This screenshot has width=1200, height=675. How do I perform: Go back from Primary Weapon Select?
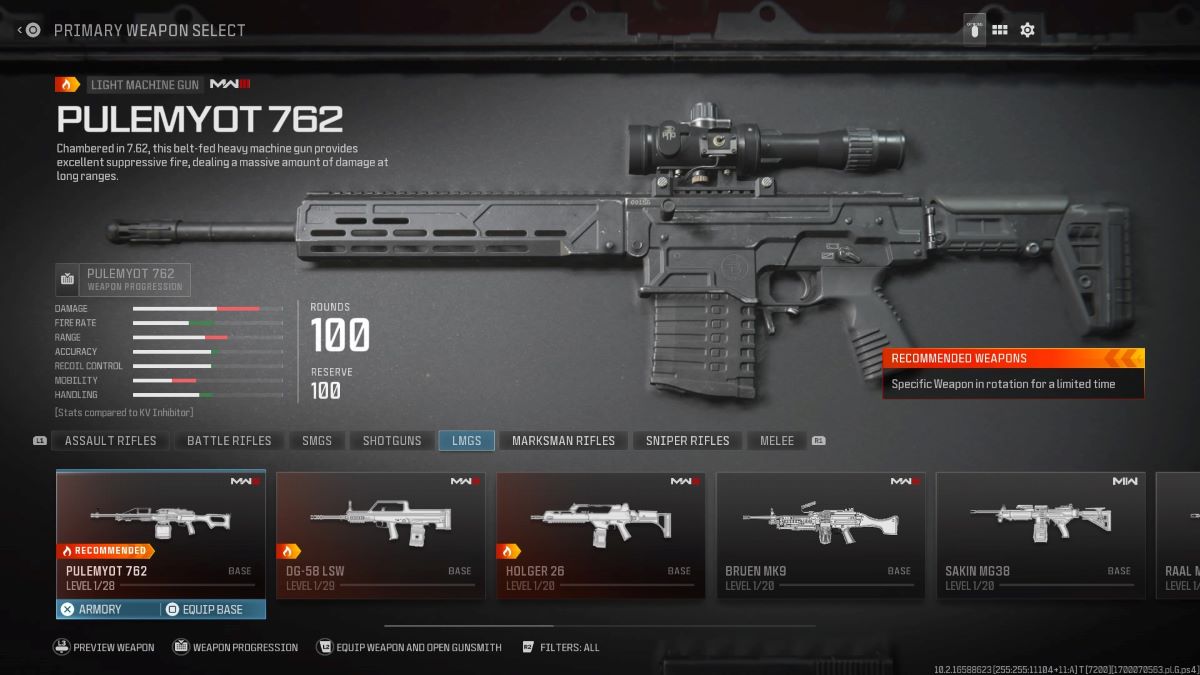(29, 30)
